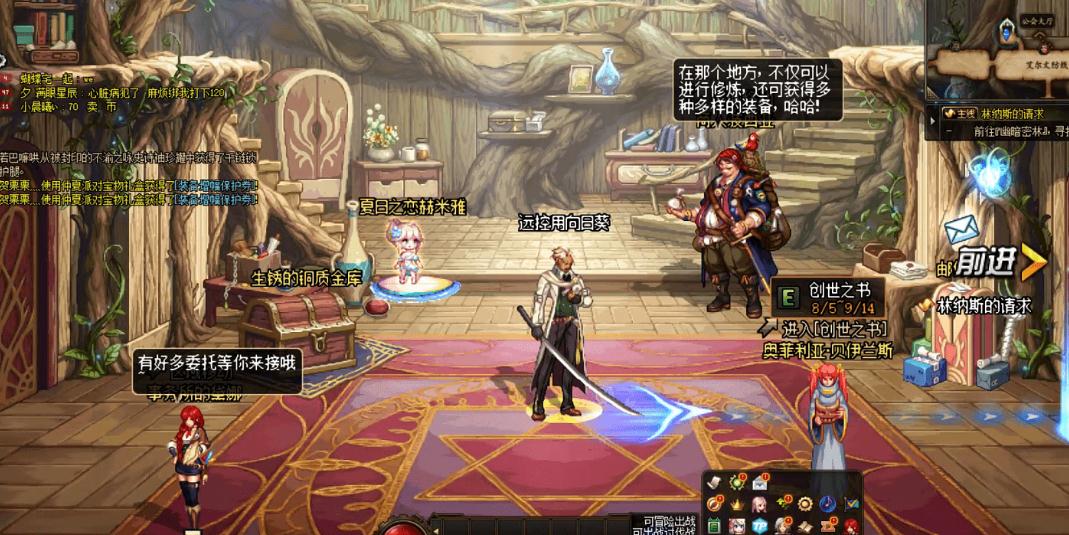Screen dimensions: 1069x535
Task: Click the blue music note icon
Action: (828, 505)
